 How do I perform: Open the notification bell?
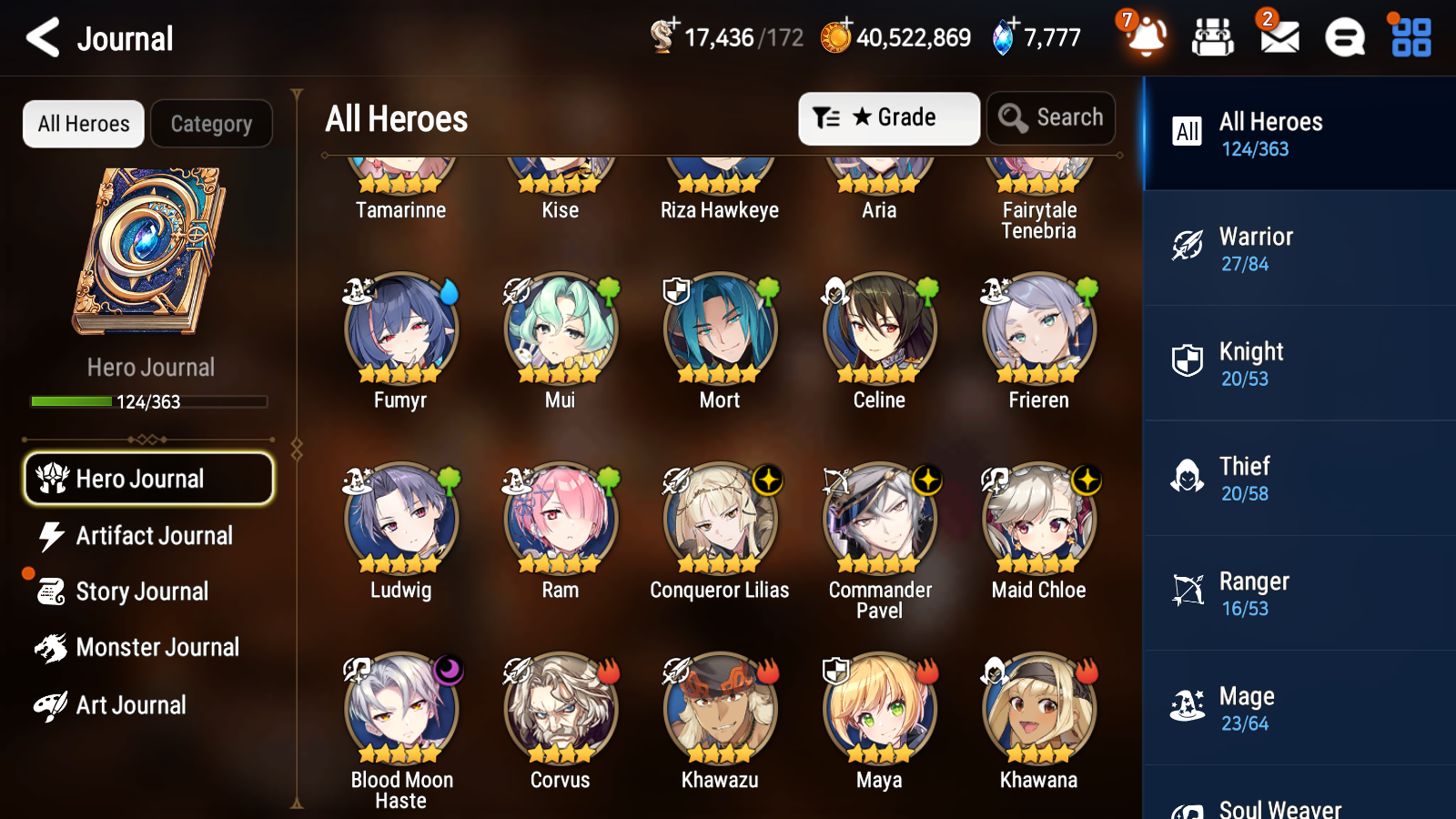[1146, 37]
